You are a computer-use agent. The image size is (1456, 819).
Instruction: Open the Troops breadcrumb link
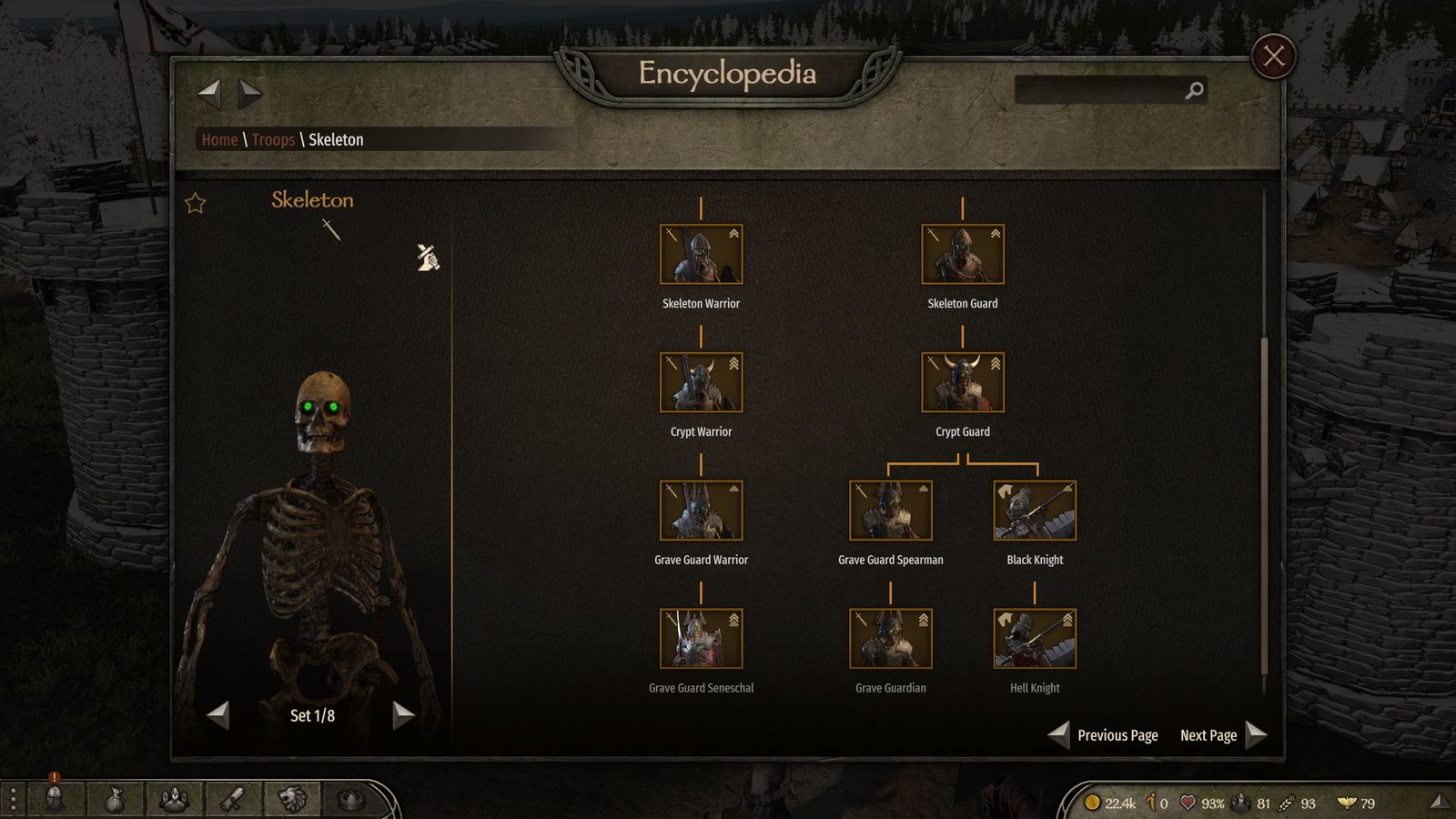coord(273,139)
